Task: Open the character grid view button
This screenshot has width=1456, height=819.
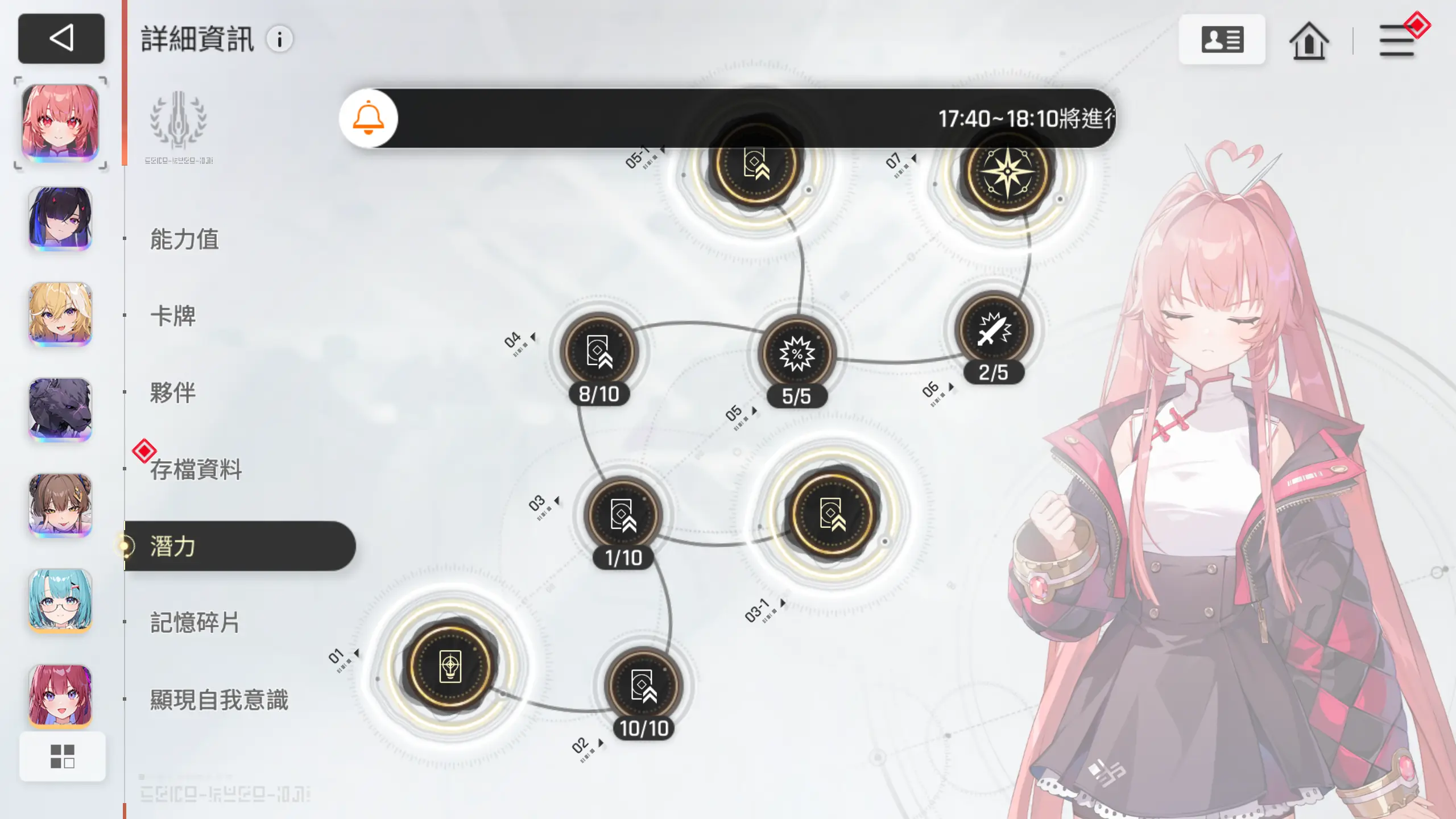Action: tap(63, 756)
